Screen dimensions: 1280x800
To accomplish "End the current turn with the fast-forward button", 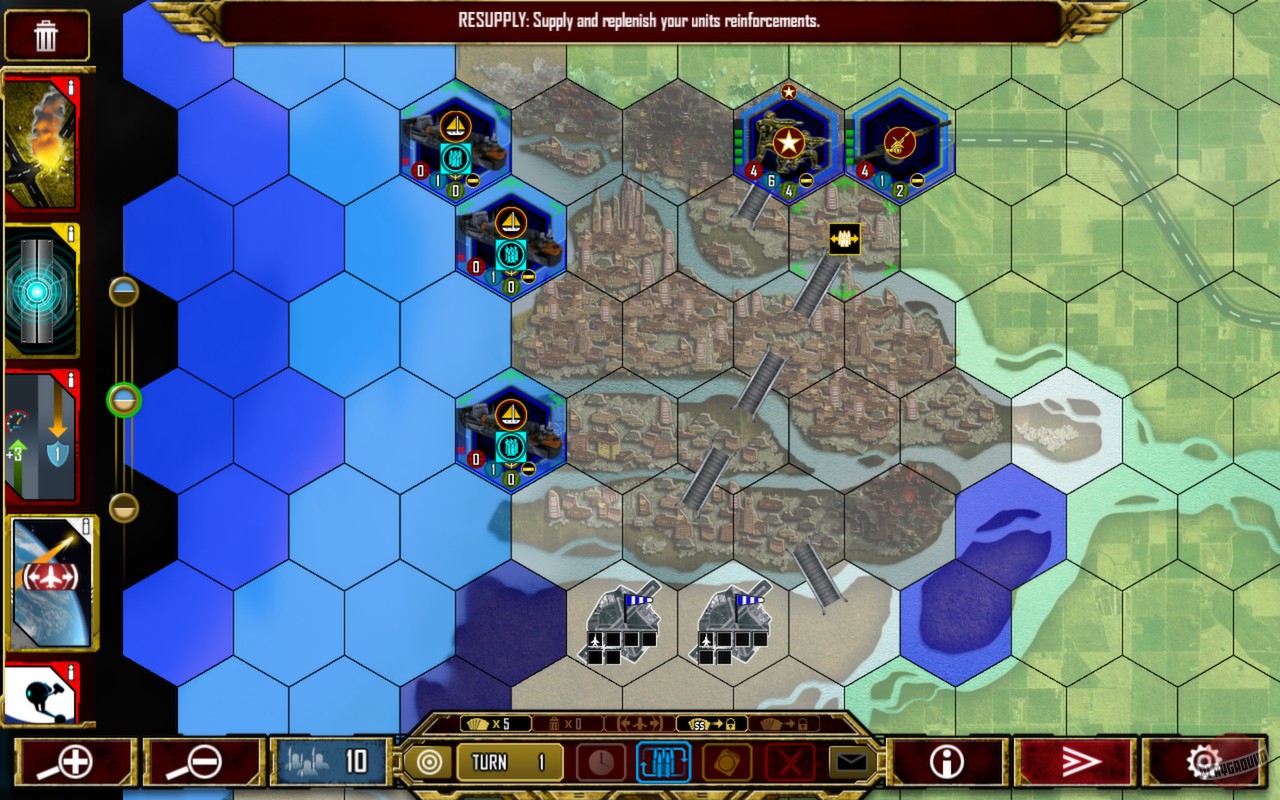I will coord(1080,761).
